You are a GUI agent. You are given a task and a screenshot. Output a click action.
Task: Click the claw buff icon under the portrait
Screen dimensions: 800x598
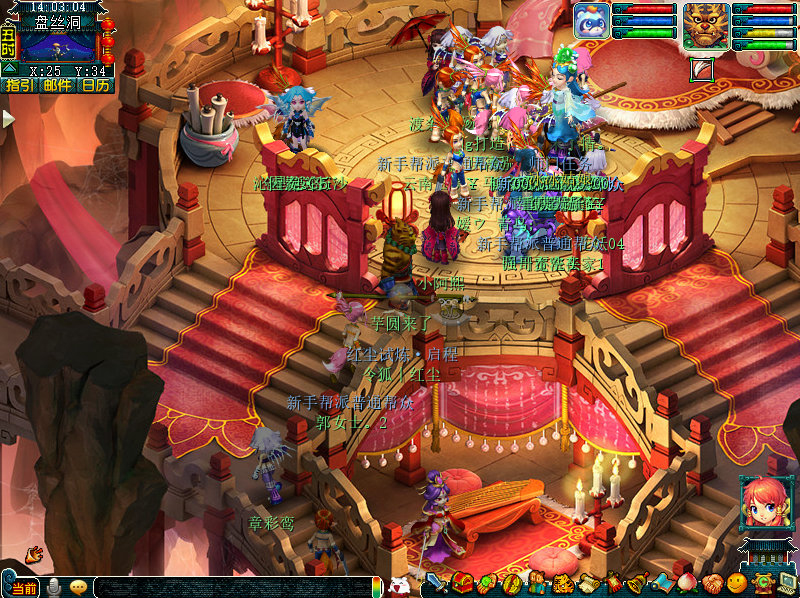703,68
